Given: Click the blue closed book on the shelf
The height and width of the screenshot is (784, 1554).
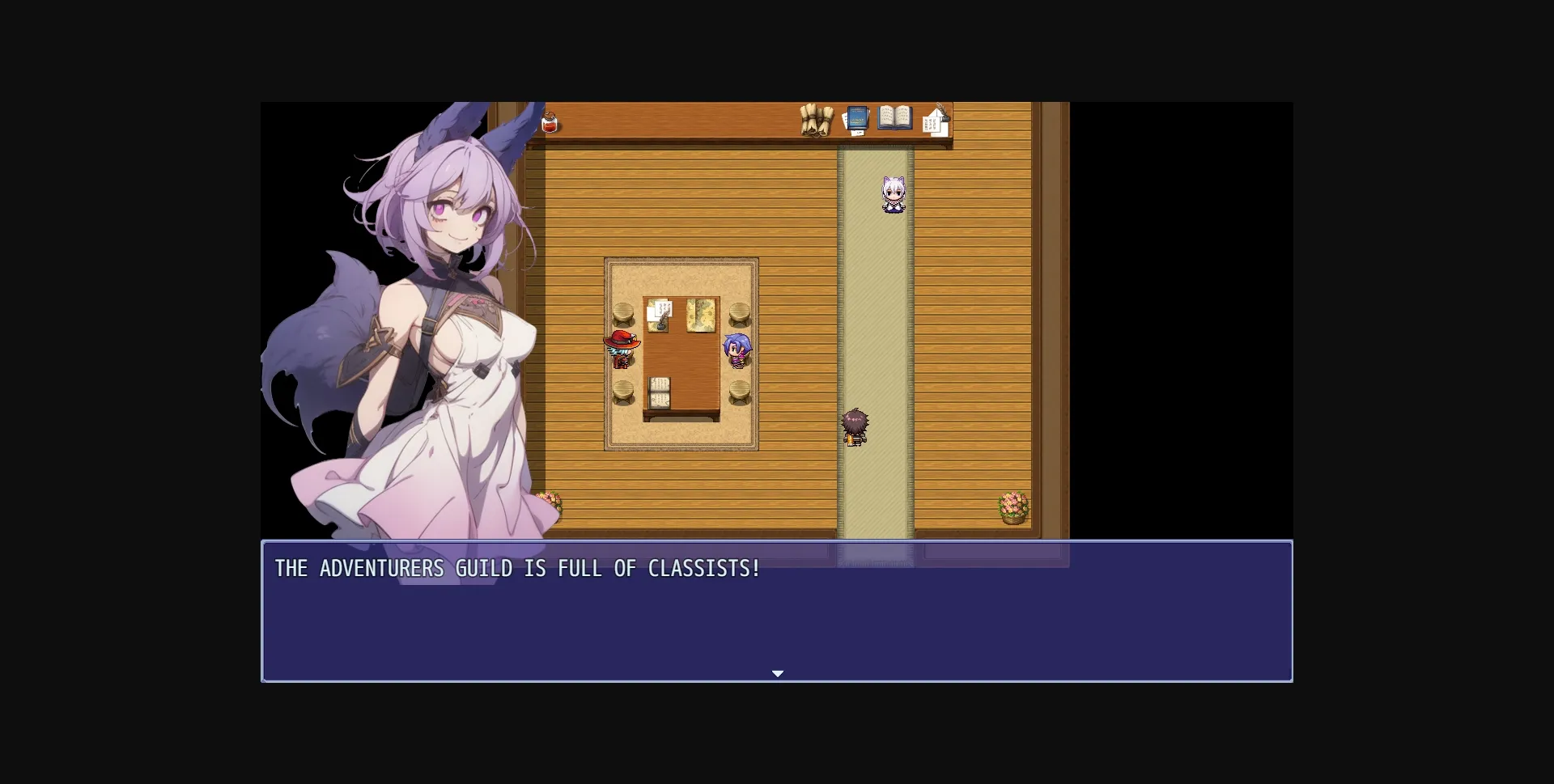Looking at the screenshot, I should coord(857,117).
